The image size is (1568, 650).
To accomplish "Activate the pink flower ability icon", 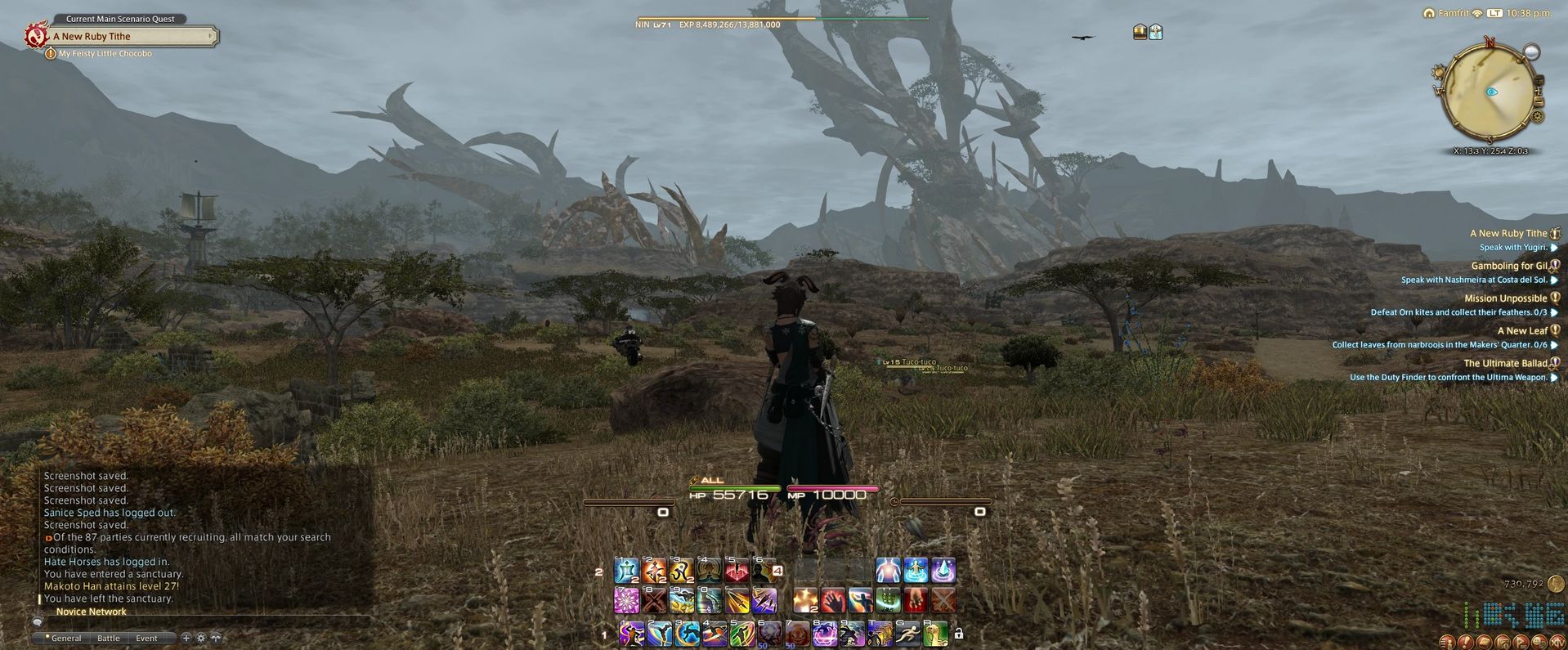I will [626, 601].
